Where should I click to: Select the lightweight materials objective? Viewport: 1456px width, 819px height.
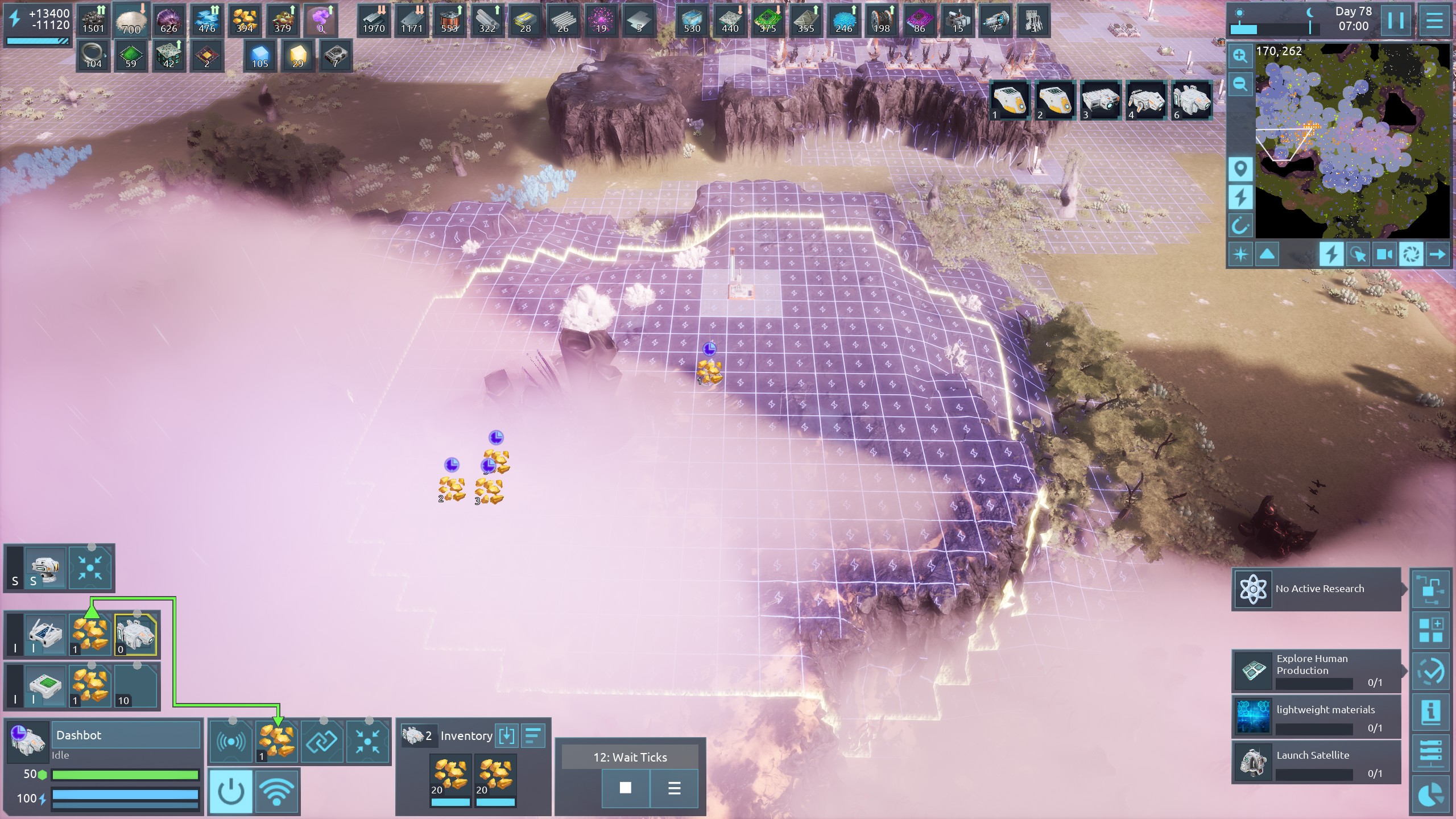[x=1316, y=717]
